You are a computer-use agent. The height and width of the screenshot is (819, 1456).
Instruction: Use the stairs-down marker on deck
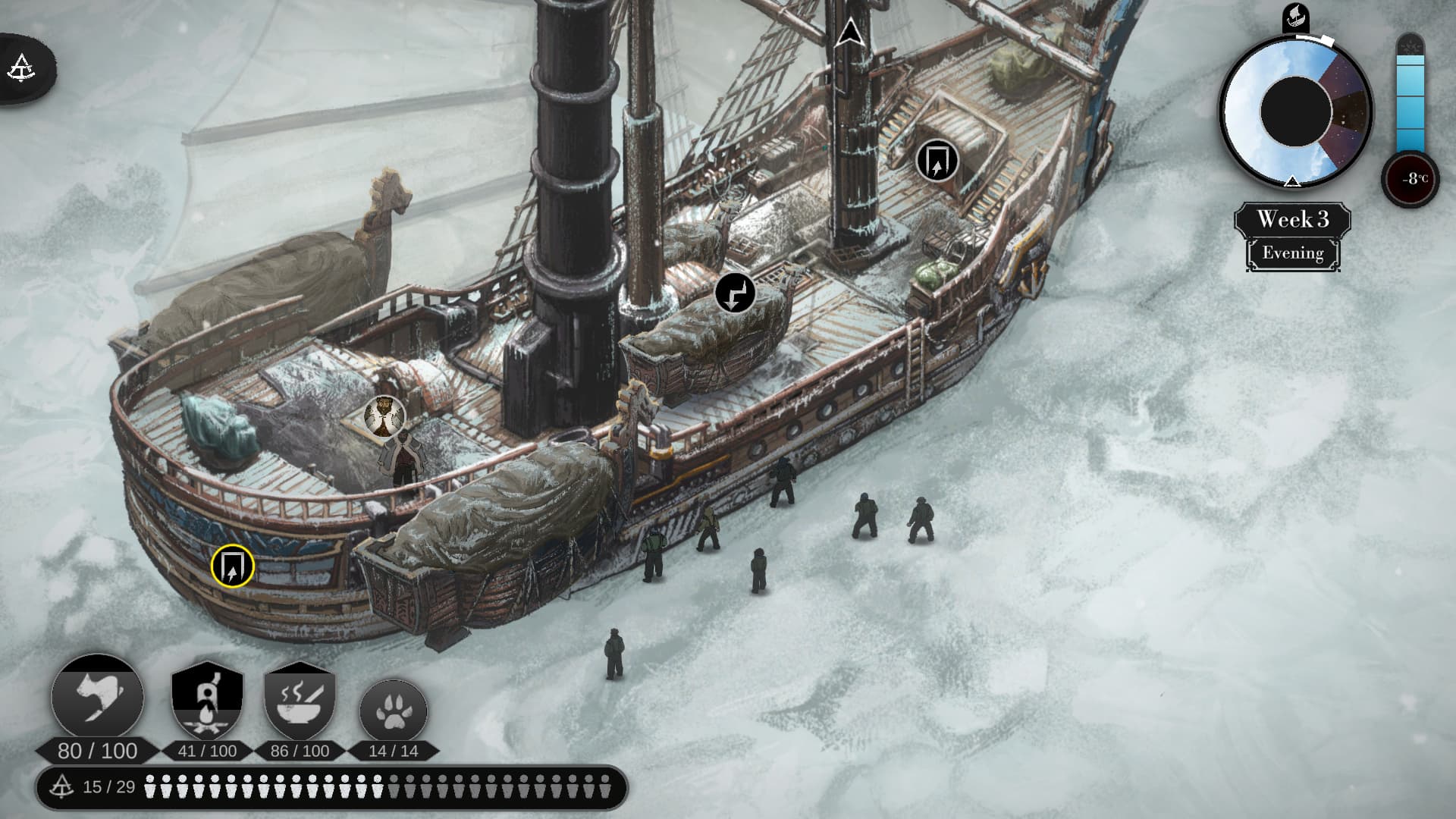735,293
